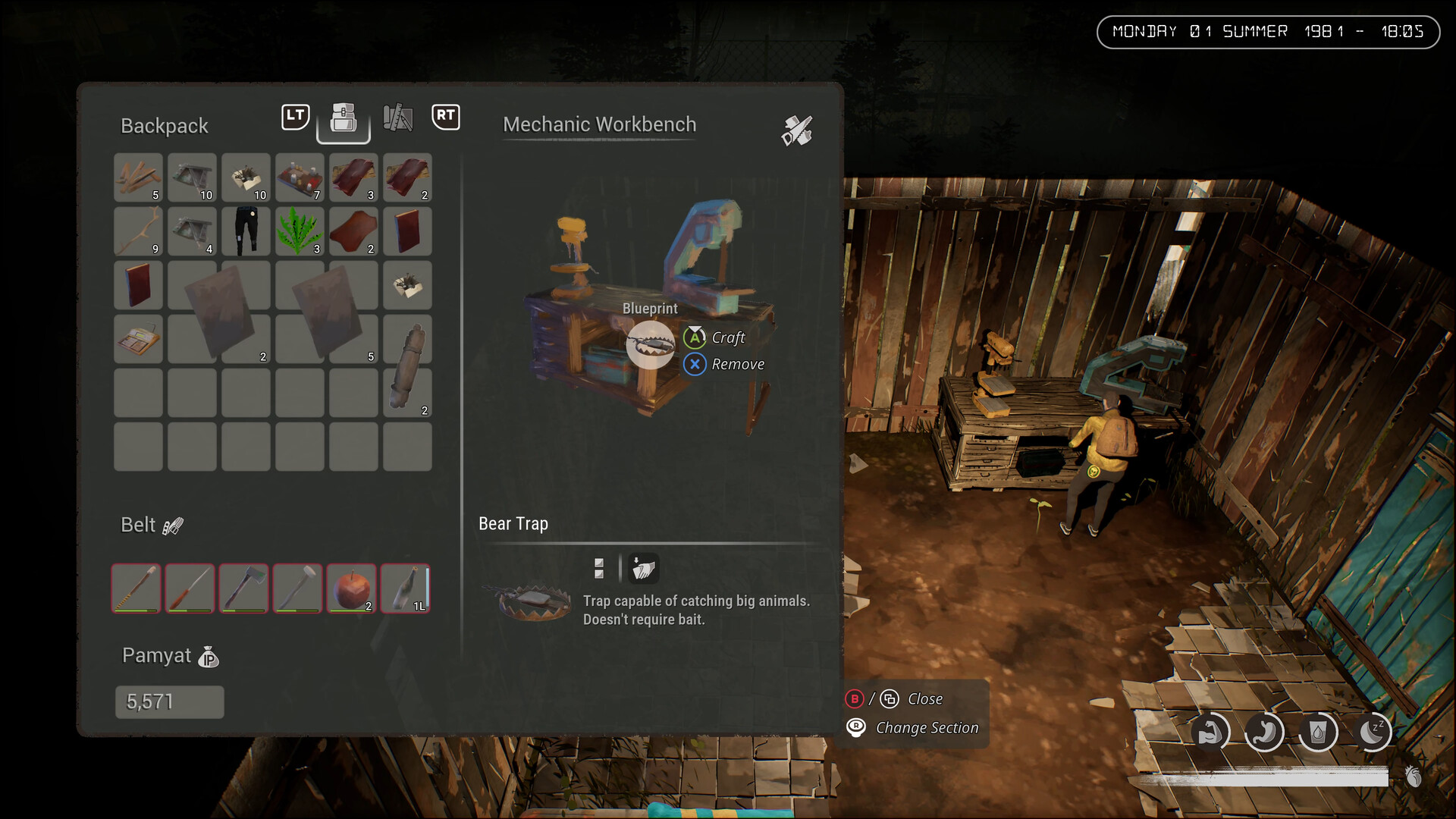Select the water bottle belt slot

click(406, 588)
